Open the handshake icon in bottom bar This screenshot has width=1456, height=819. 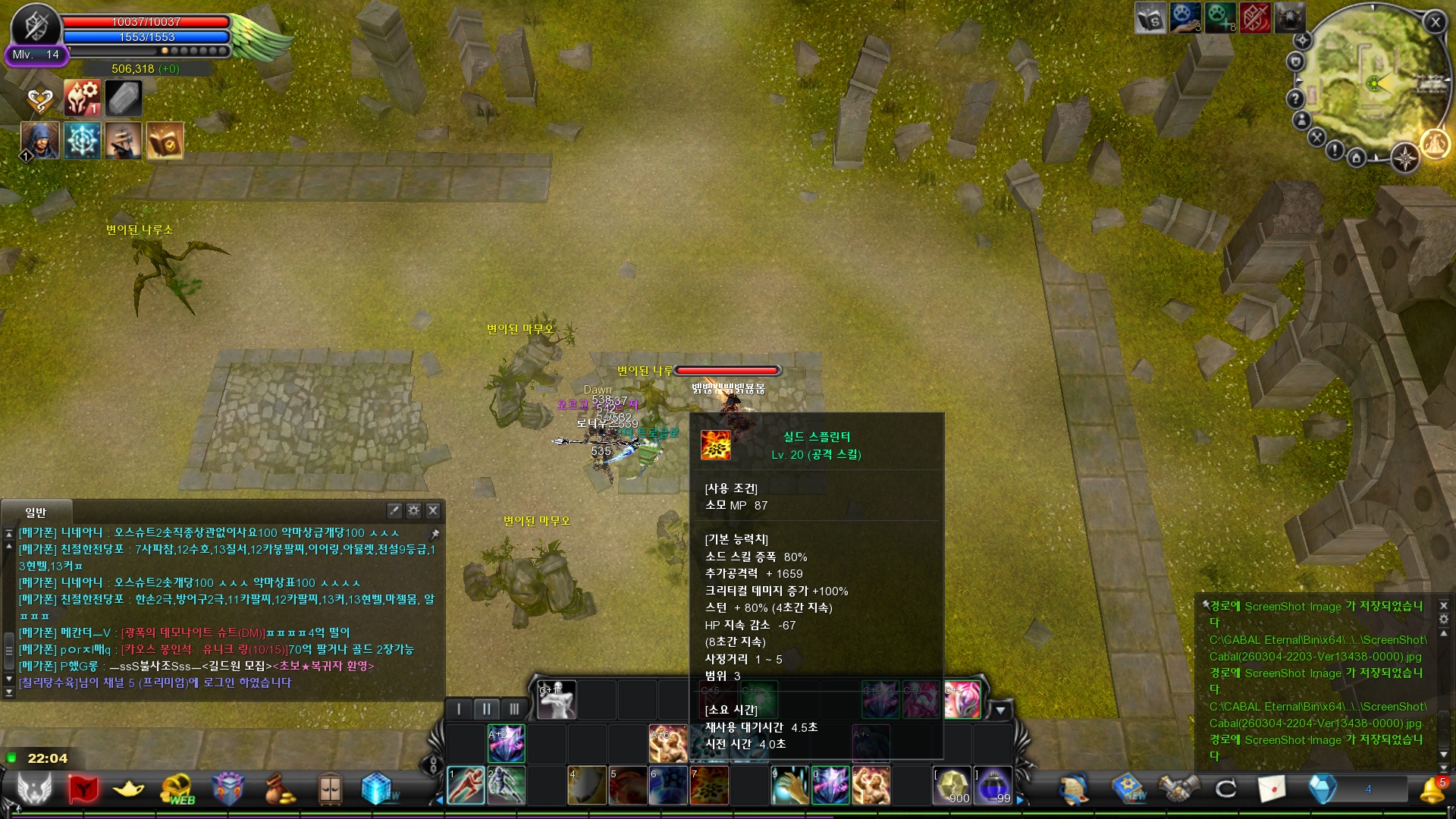tap(1178, 789)
